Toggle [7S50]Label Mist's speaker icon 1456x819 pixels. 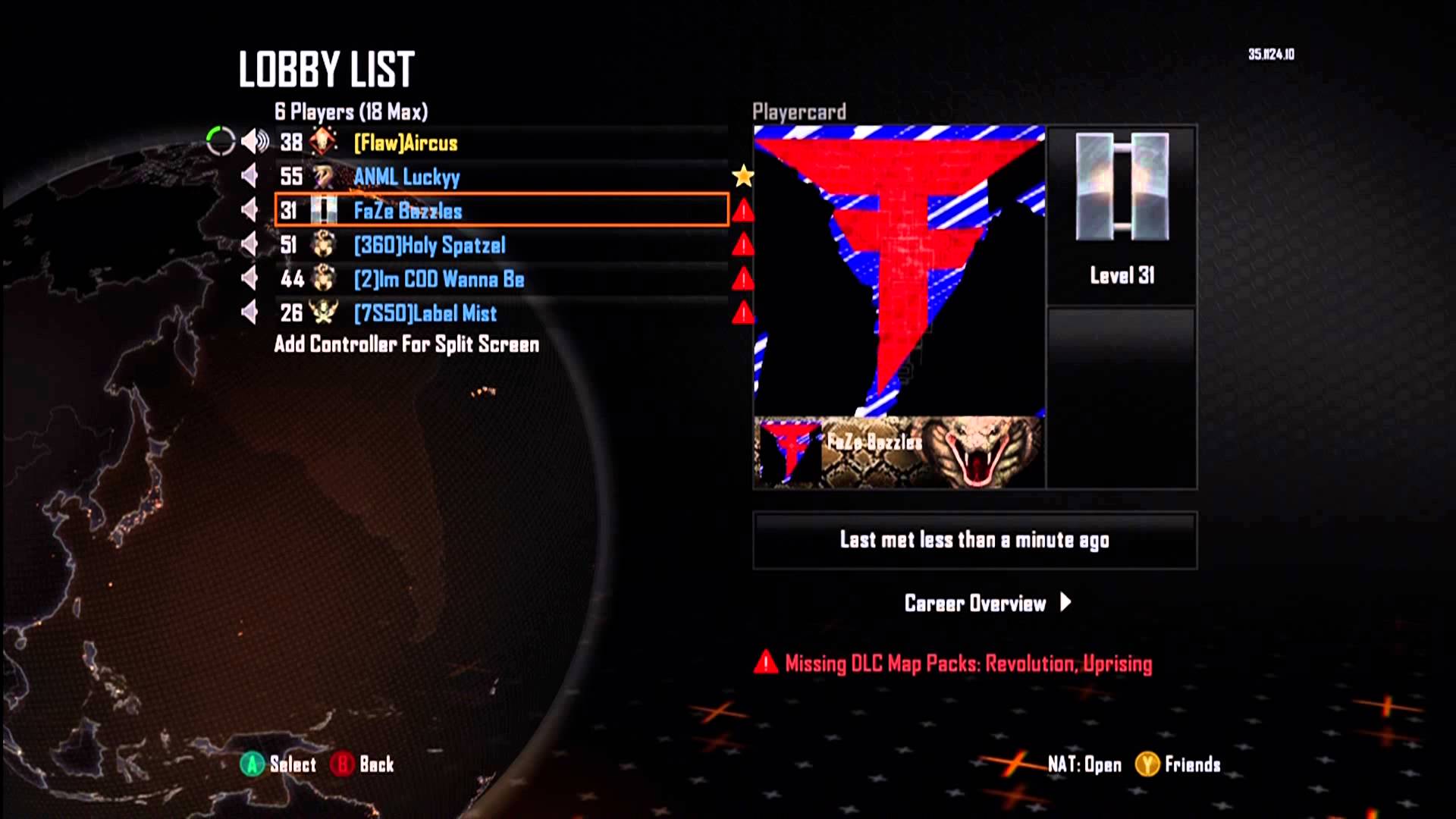pos(249,312)
